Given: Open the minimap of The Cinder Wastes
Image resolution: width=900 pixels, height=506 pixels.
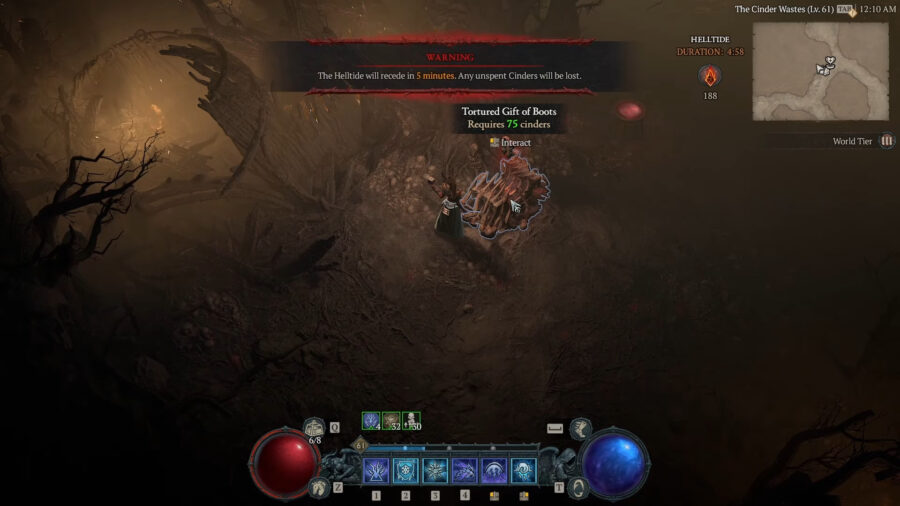Looking at the screenshot, I should click(x=820, y=71).
